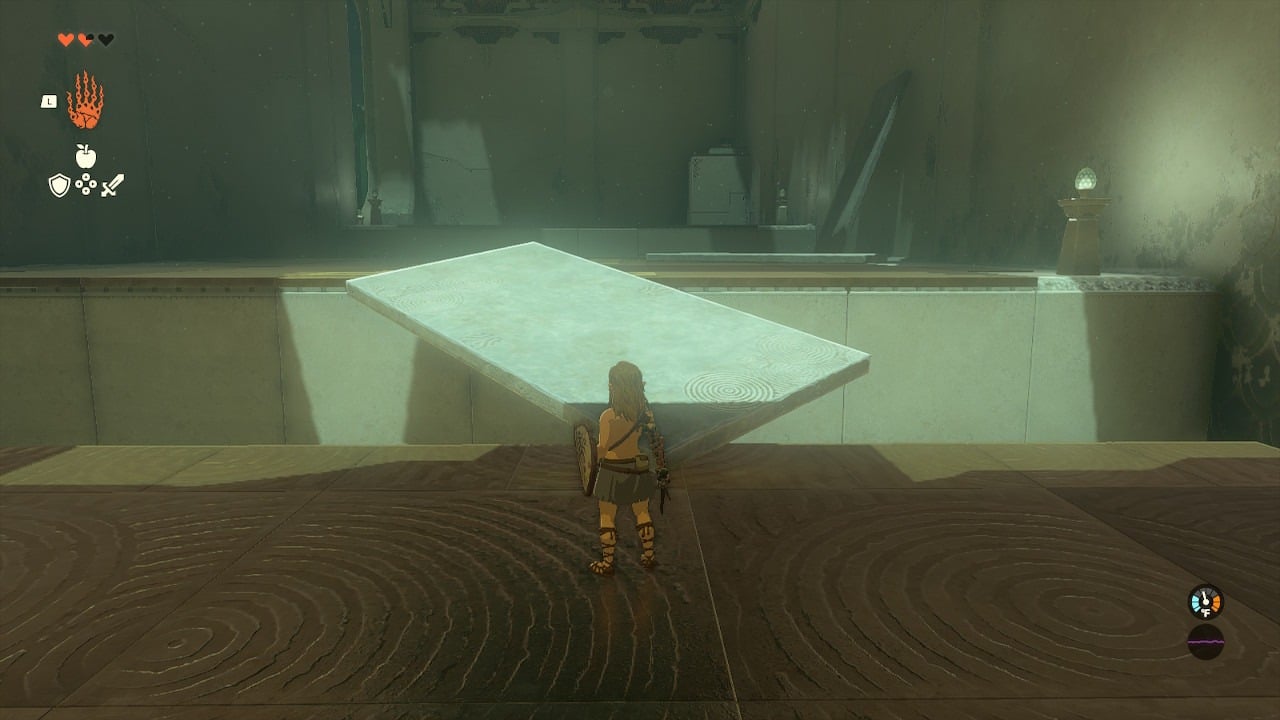The width and height of the screenshot is (1280, 720).
Task: Choose the sword weapon icon
Action: tap(112, 185)
